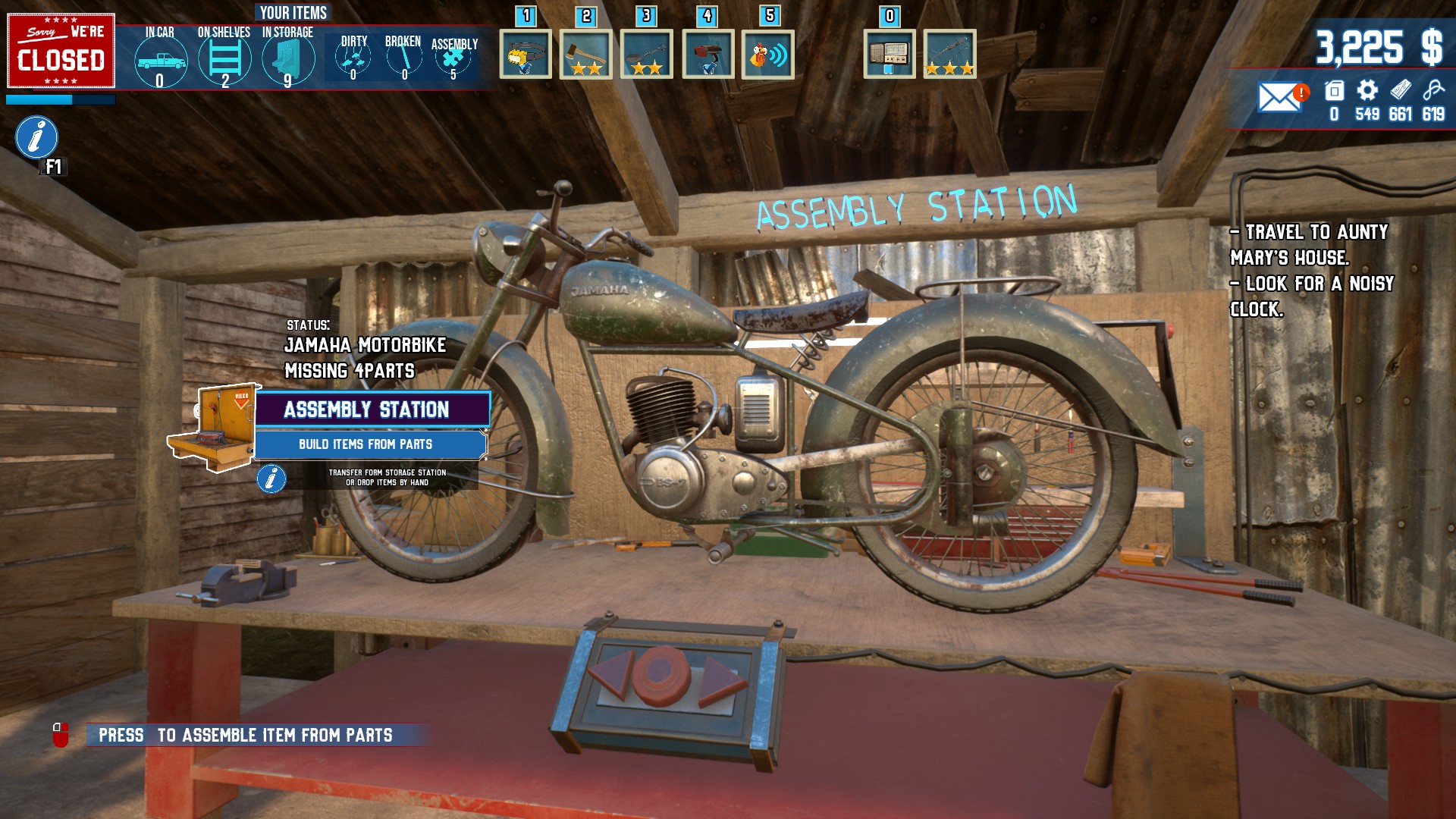This screenshot has height=819, width=1456.
Task: Choose the three-star crowbar tool slot
Action: 949,55
